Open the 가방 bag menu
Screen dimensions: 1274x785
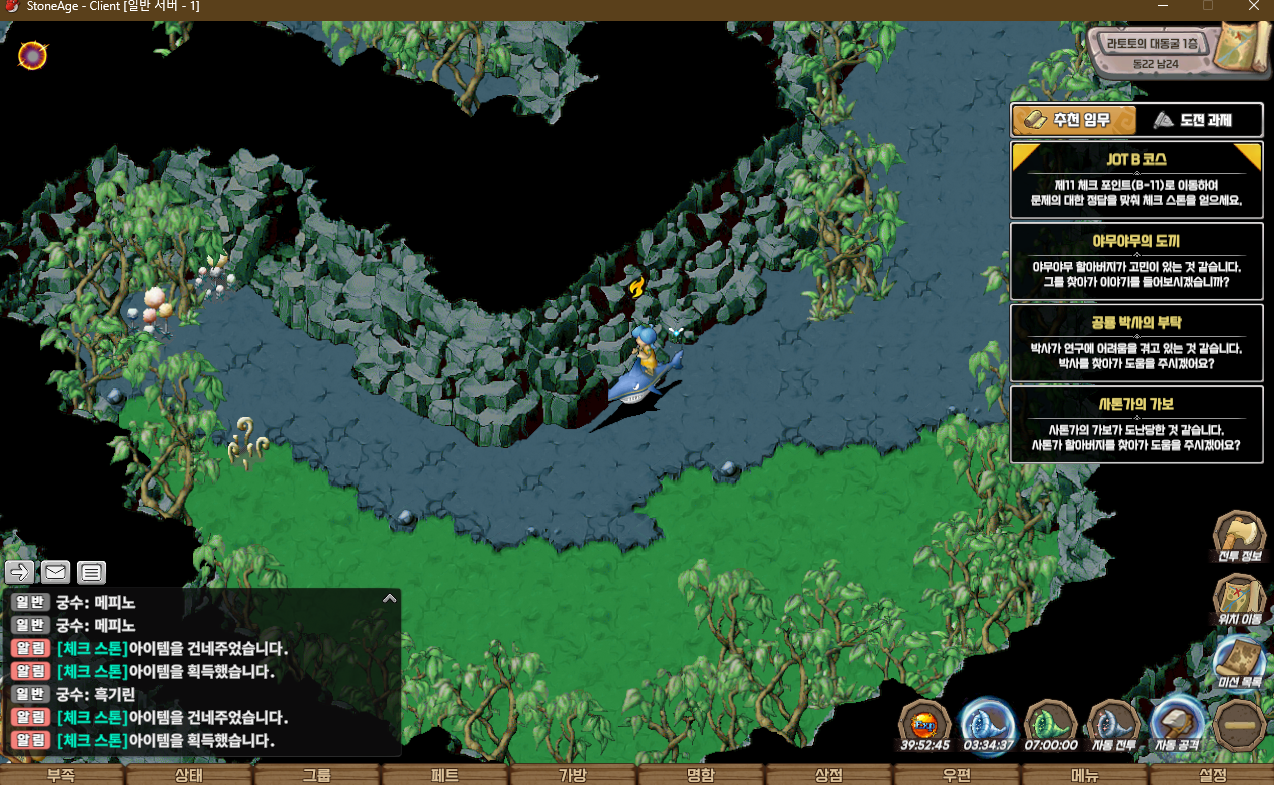[572, 775]
